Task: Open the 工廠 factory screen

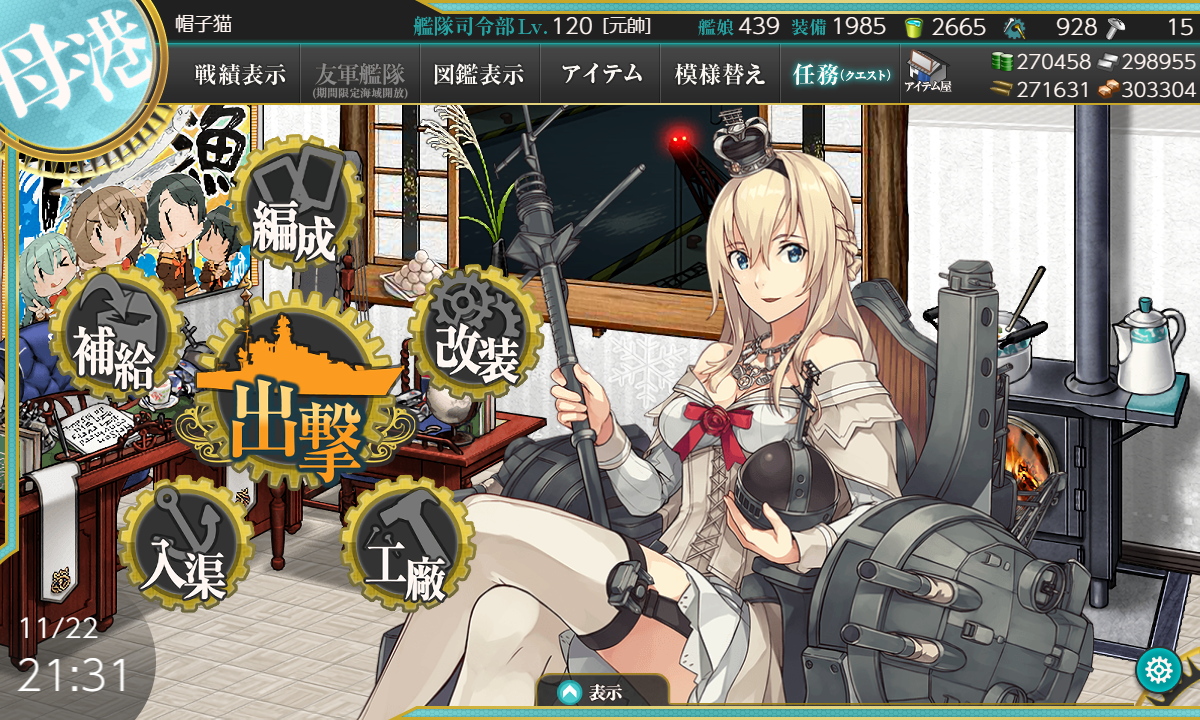Action: pos(405,555)
